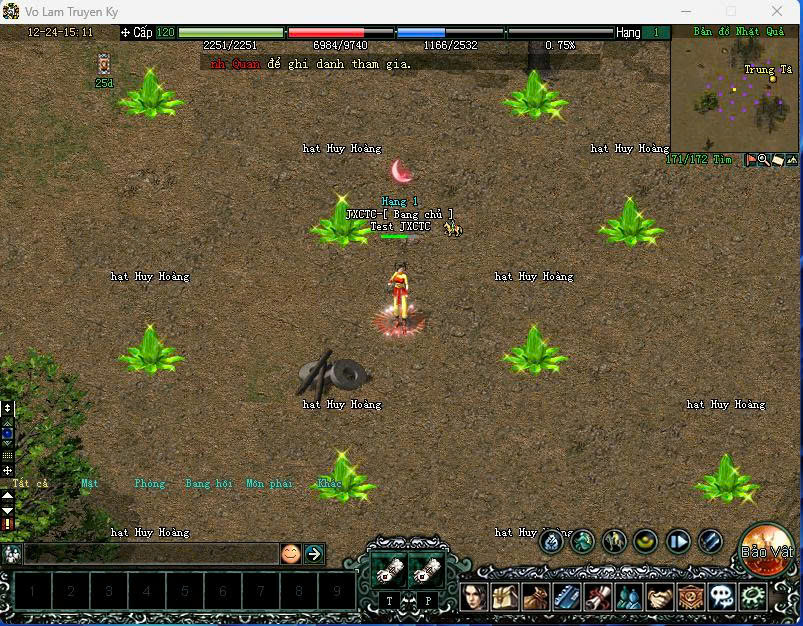803x626 pixels.
Task: Select the Môn phái chat channel
Action: pos(269,484)
